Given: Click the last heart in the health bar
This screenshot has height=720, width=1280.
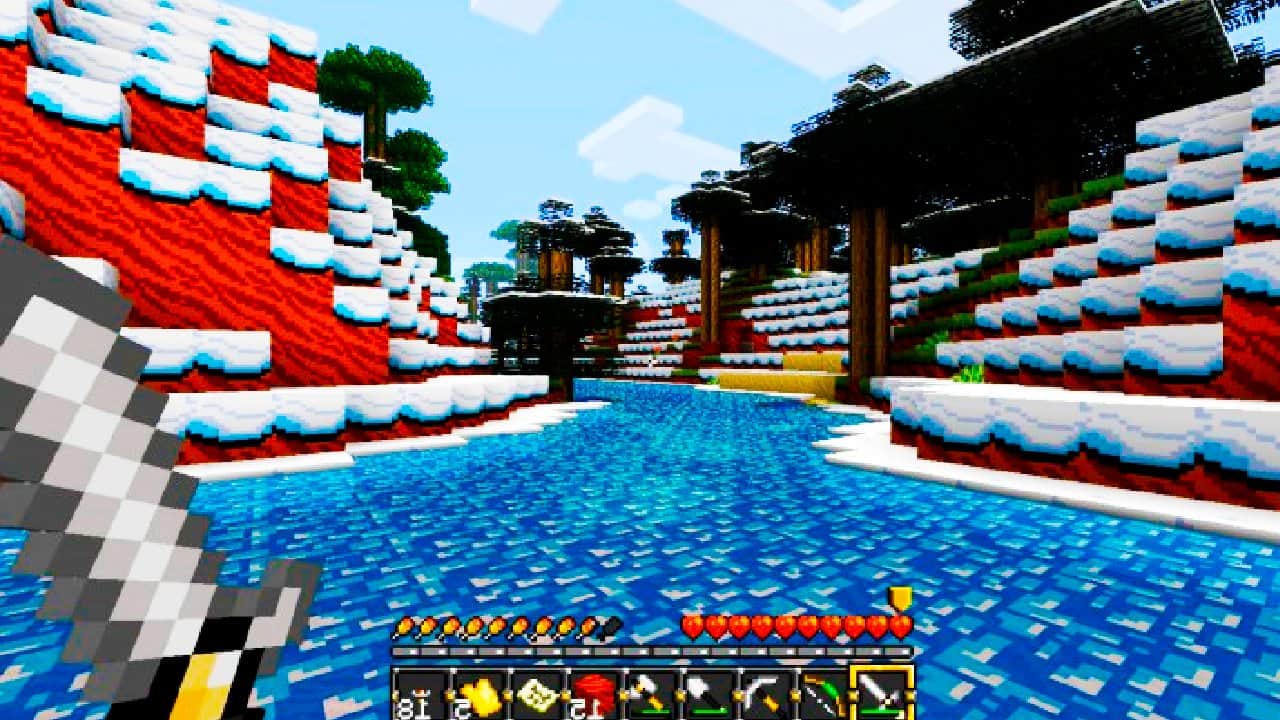Looking at the screenshot, I should click(x=898, y=625).
